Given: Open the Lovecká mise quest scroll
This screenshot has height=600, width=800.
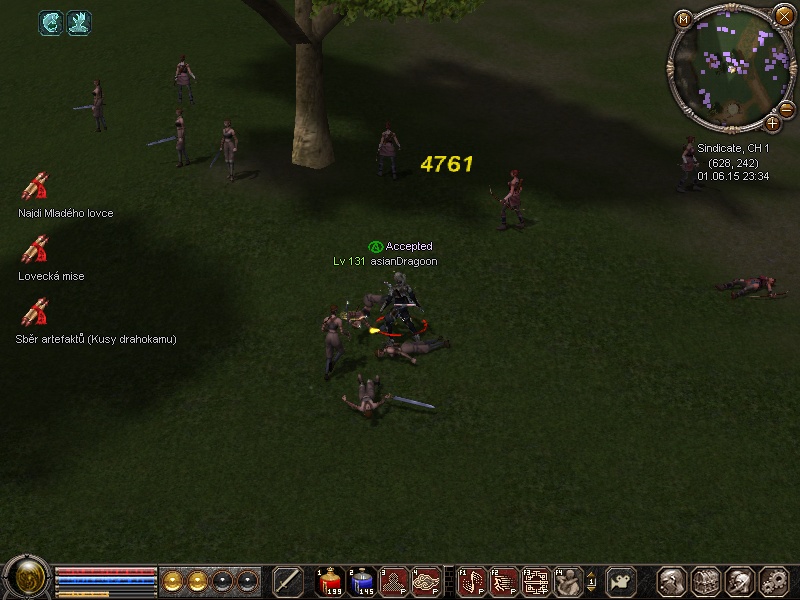Looking at the screenshot, I should coord(35,250).
